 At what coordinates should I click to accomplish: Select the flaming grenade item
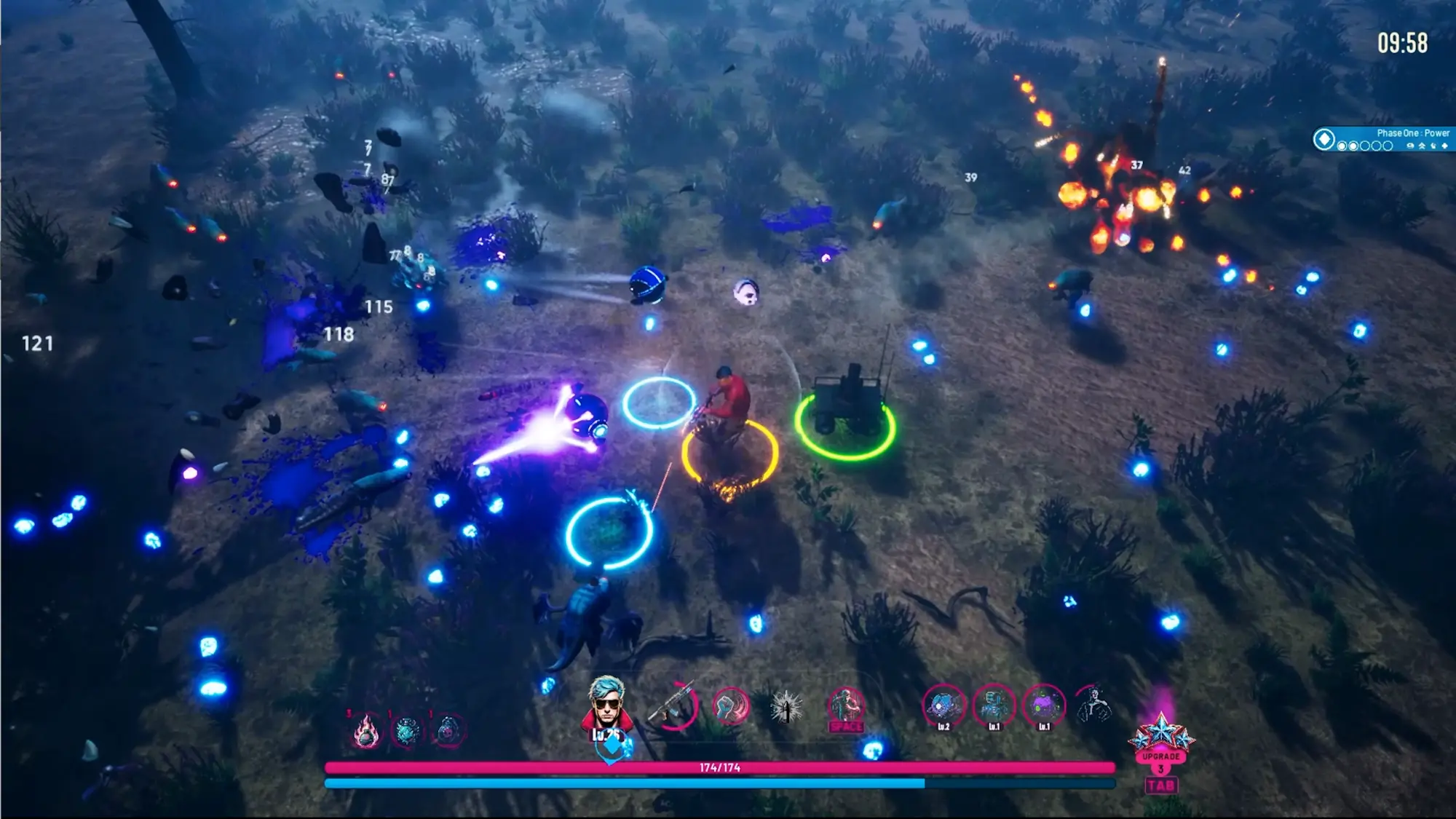click(365, 731)
